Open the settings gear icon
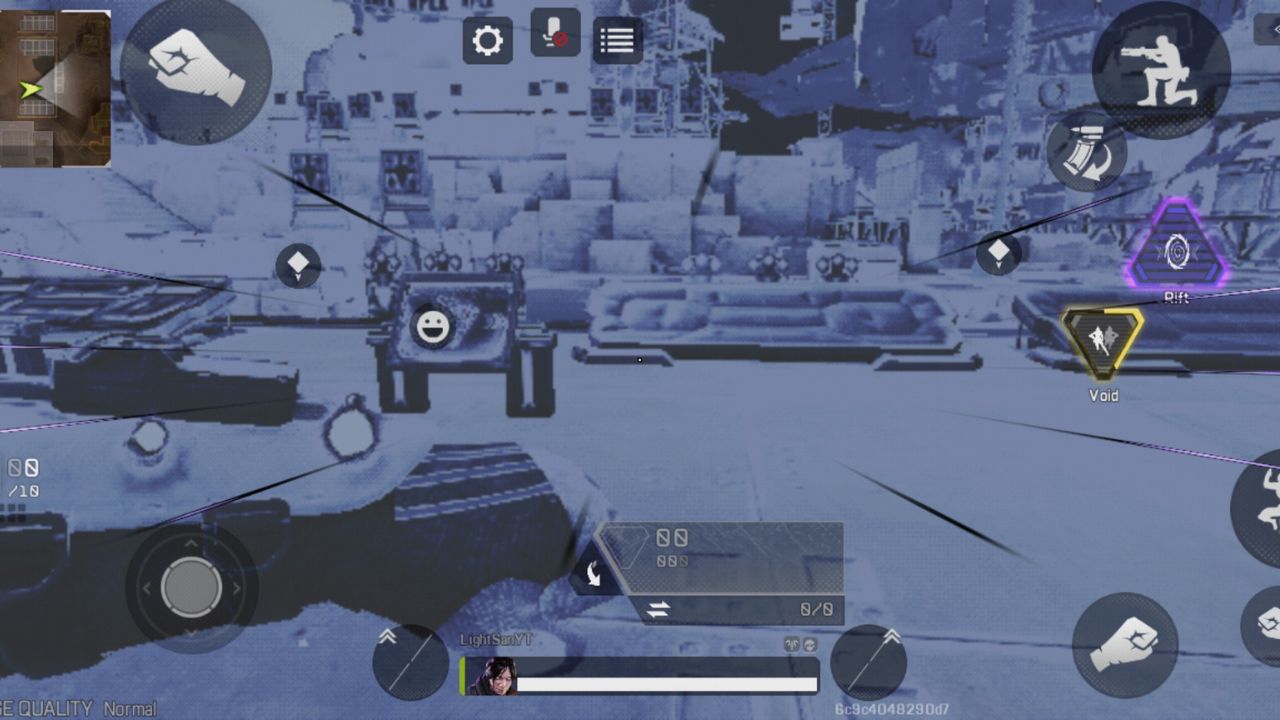1280x720 pixels. point(487,41)
